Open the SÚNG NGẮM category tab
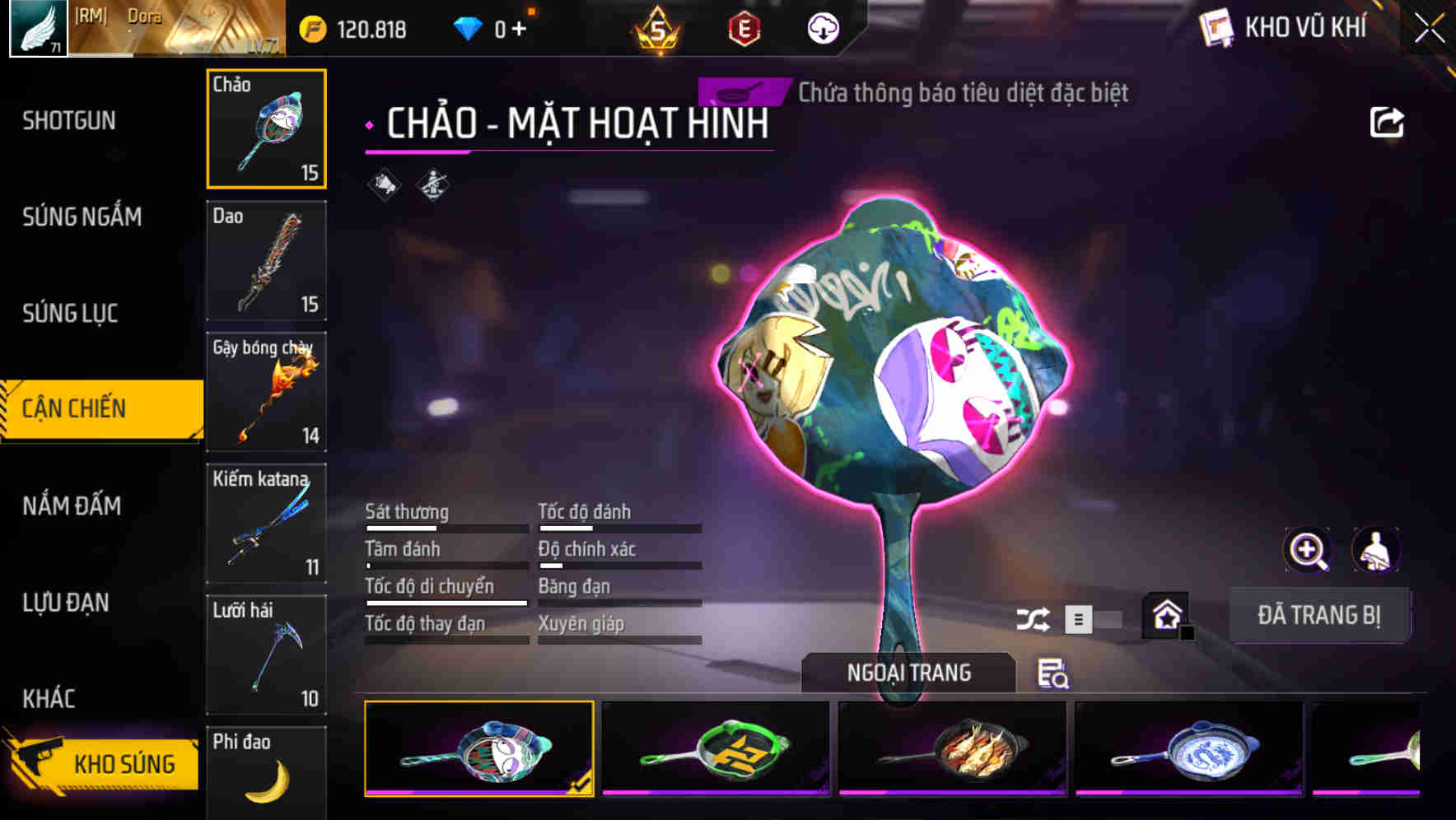1456x820 pixels. 82,217
